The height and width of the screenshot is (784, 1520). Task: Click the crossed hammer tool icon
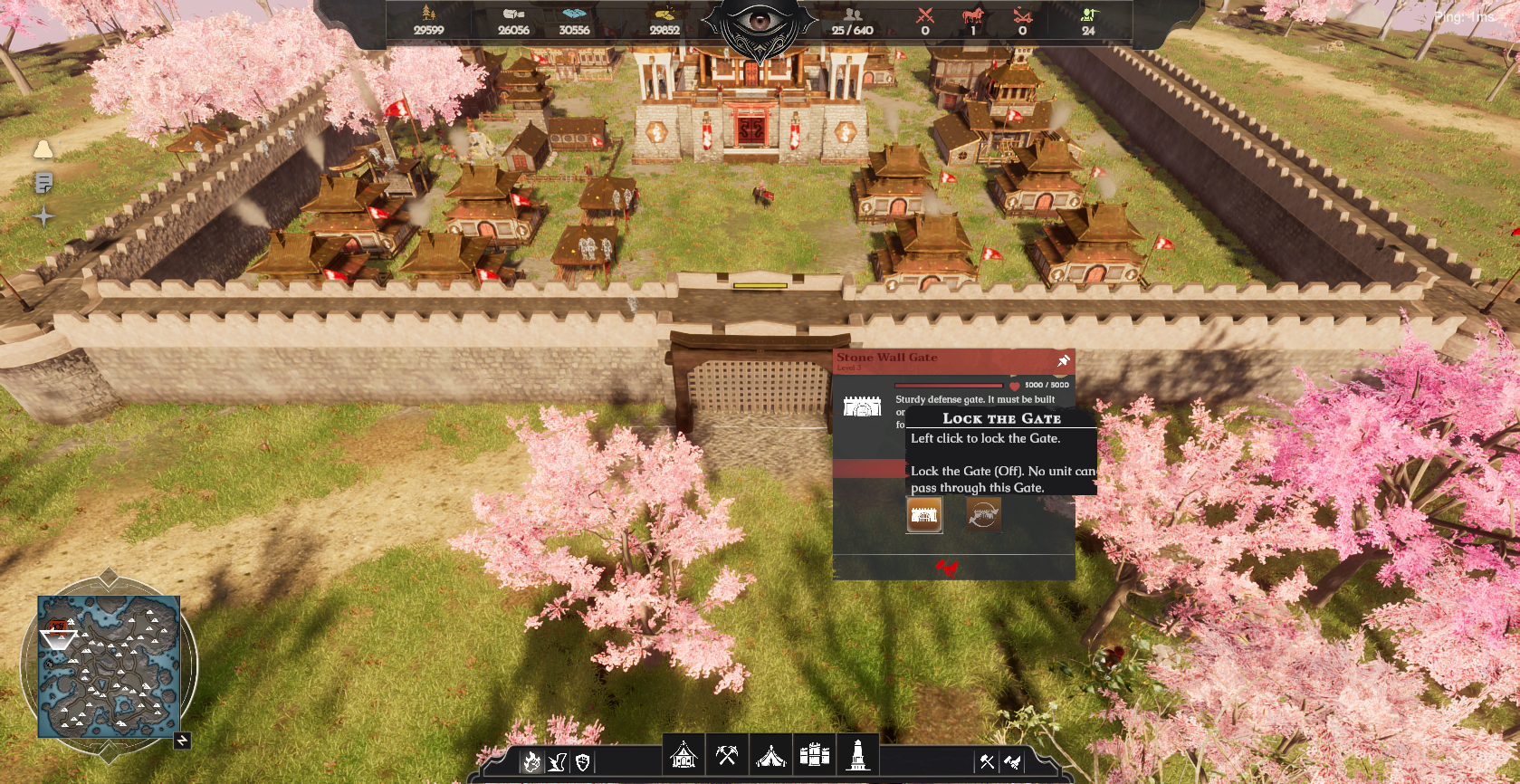pyautogui.click(x=987, y=762)
